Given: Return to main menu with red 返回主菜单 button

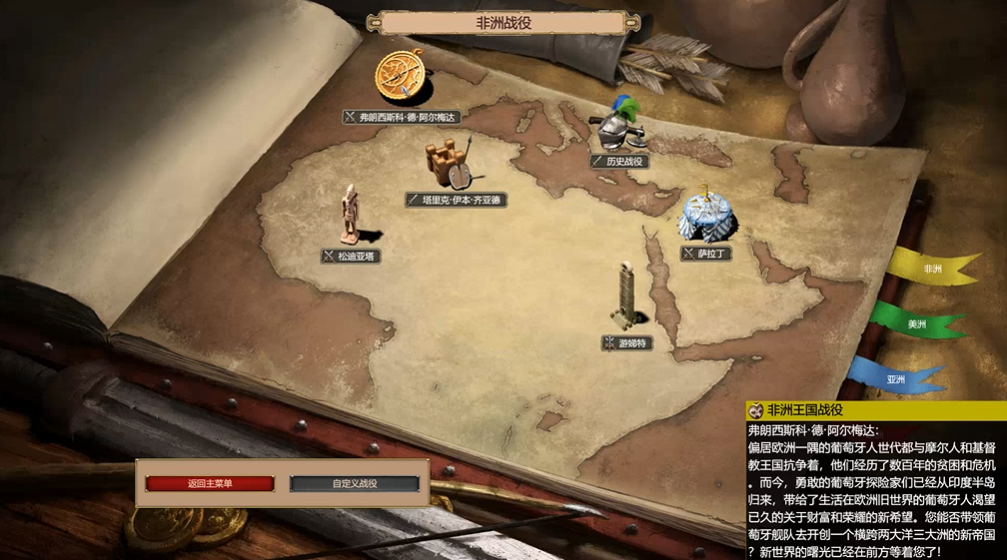Looking at the screenshot, I should (x=210, y=484).
